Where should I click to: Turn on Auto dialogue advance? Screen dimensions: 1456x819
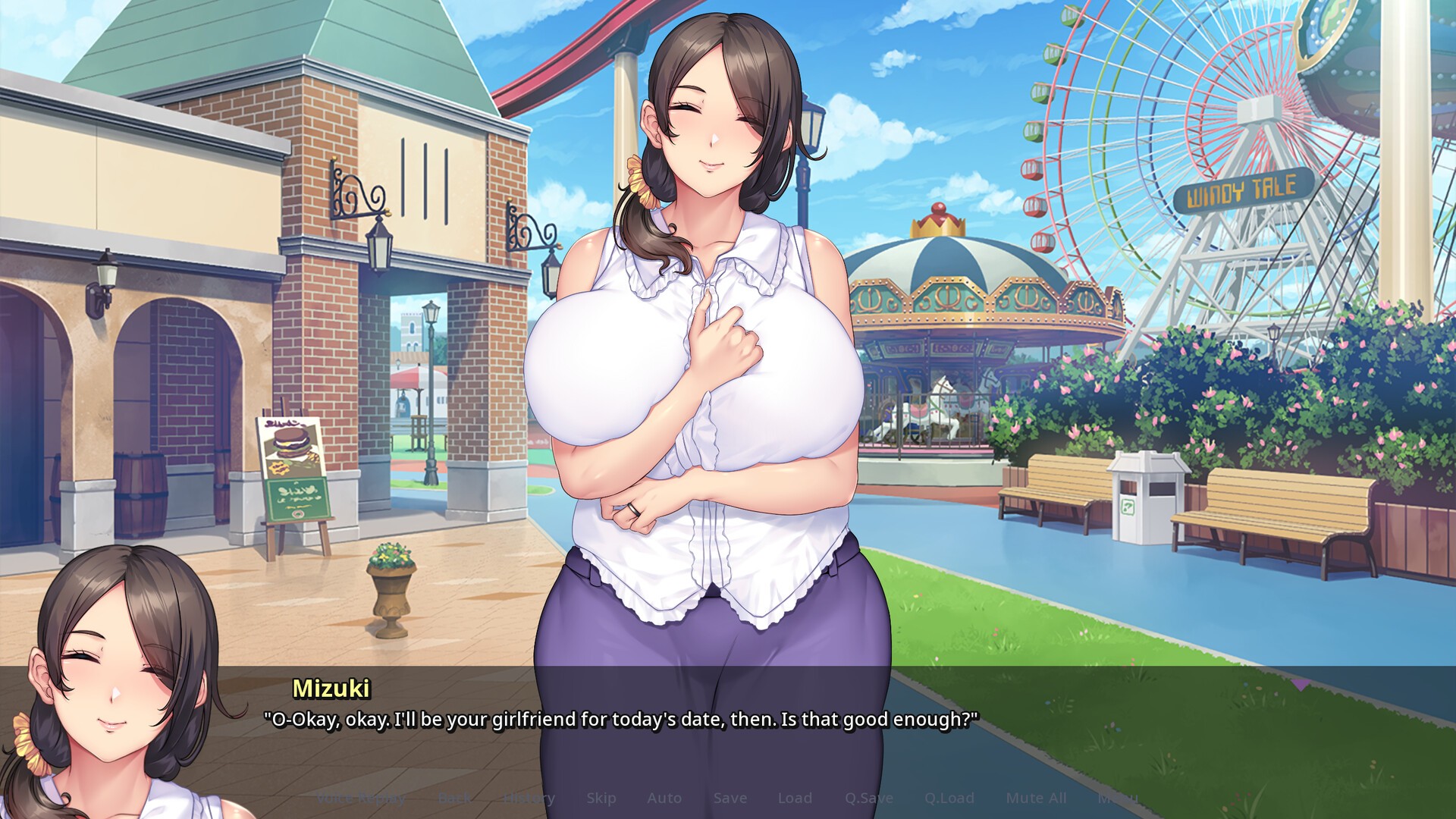pos(664,798)
